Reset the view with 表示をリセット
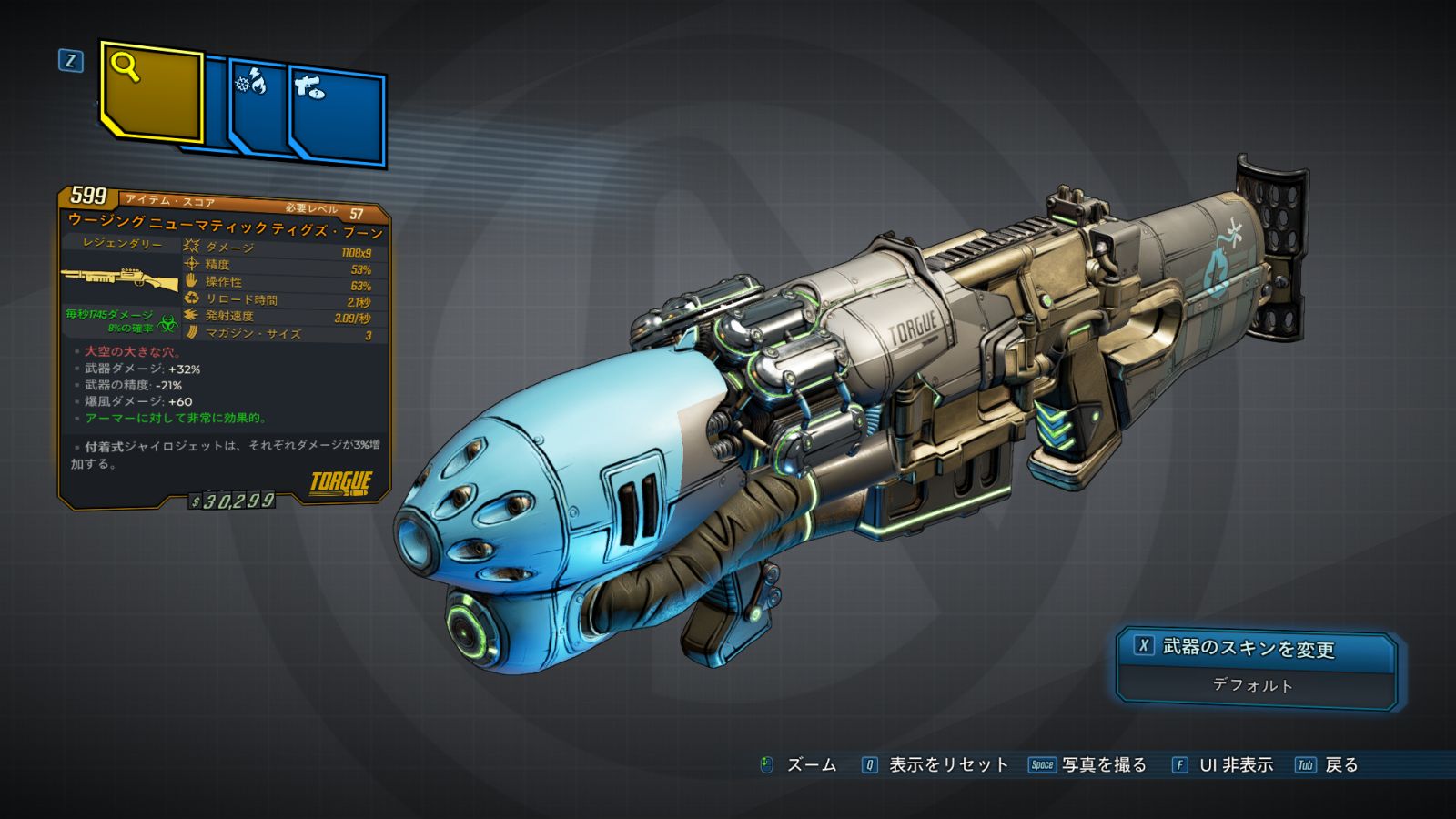The image size is (1456, 819). (x=935, y=765)
